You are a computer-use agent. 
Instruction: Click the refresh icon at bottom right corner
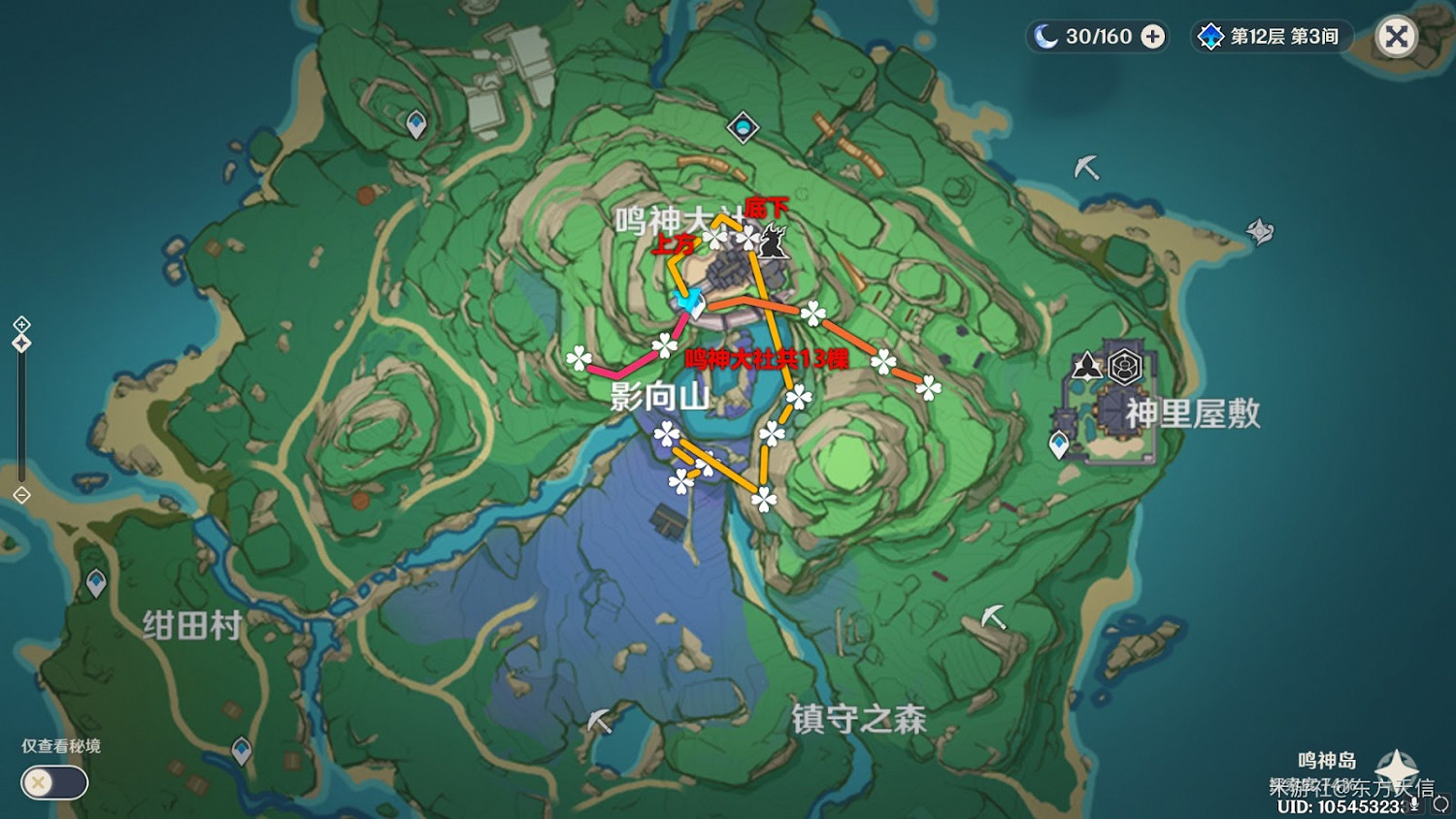click(1443, 804)
